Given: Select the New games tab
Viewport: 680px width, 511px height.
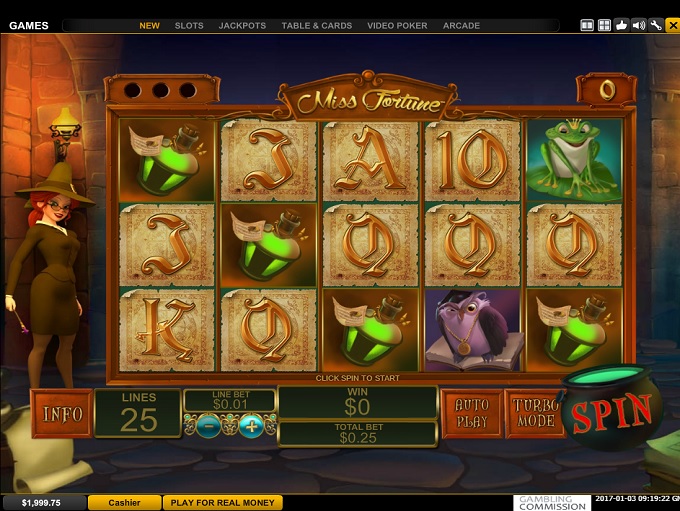Looking at the screenshot, I should (149, 25).
